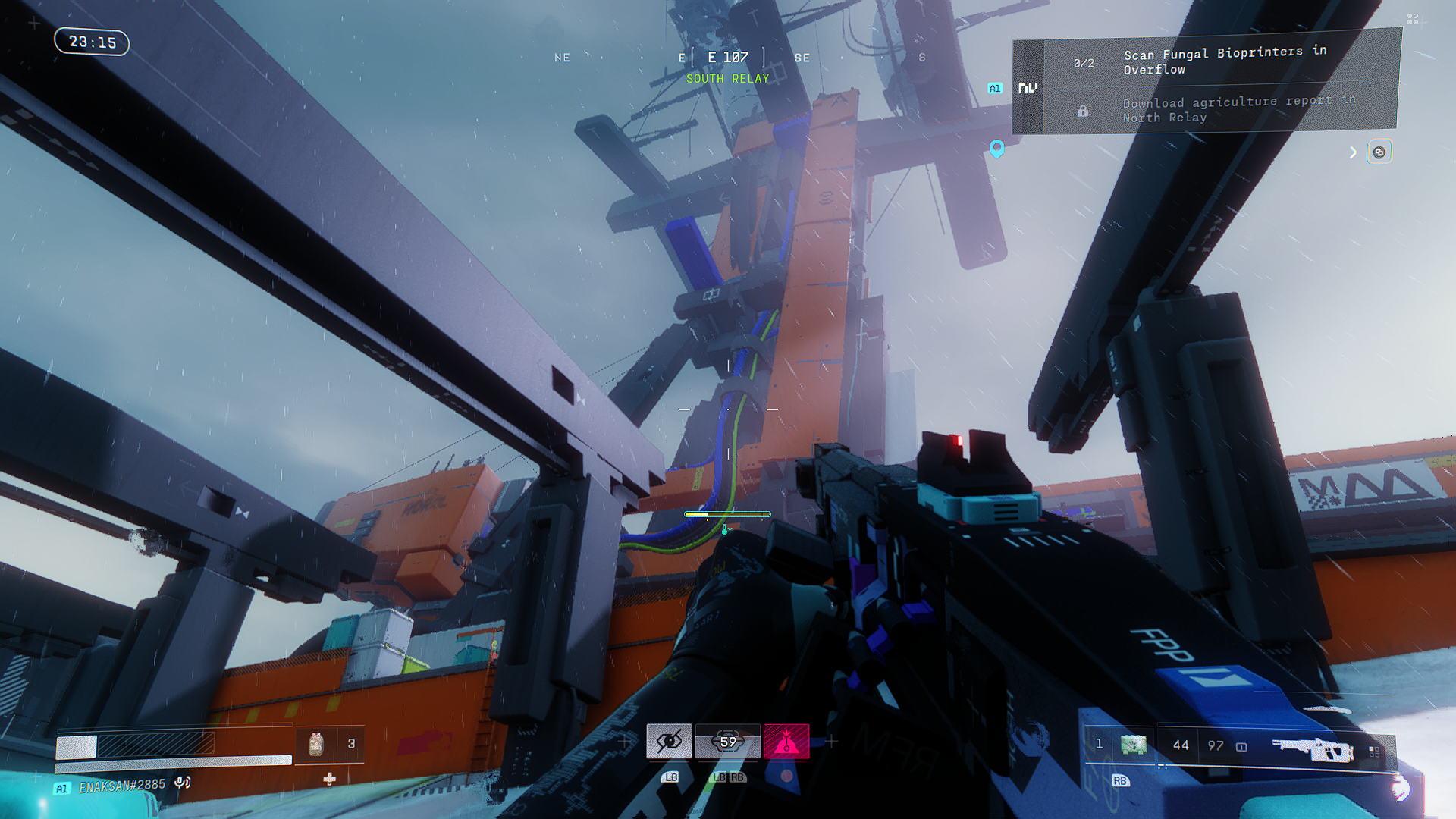Click the faction logo on objective panel

coord(1028,88)
